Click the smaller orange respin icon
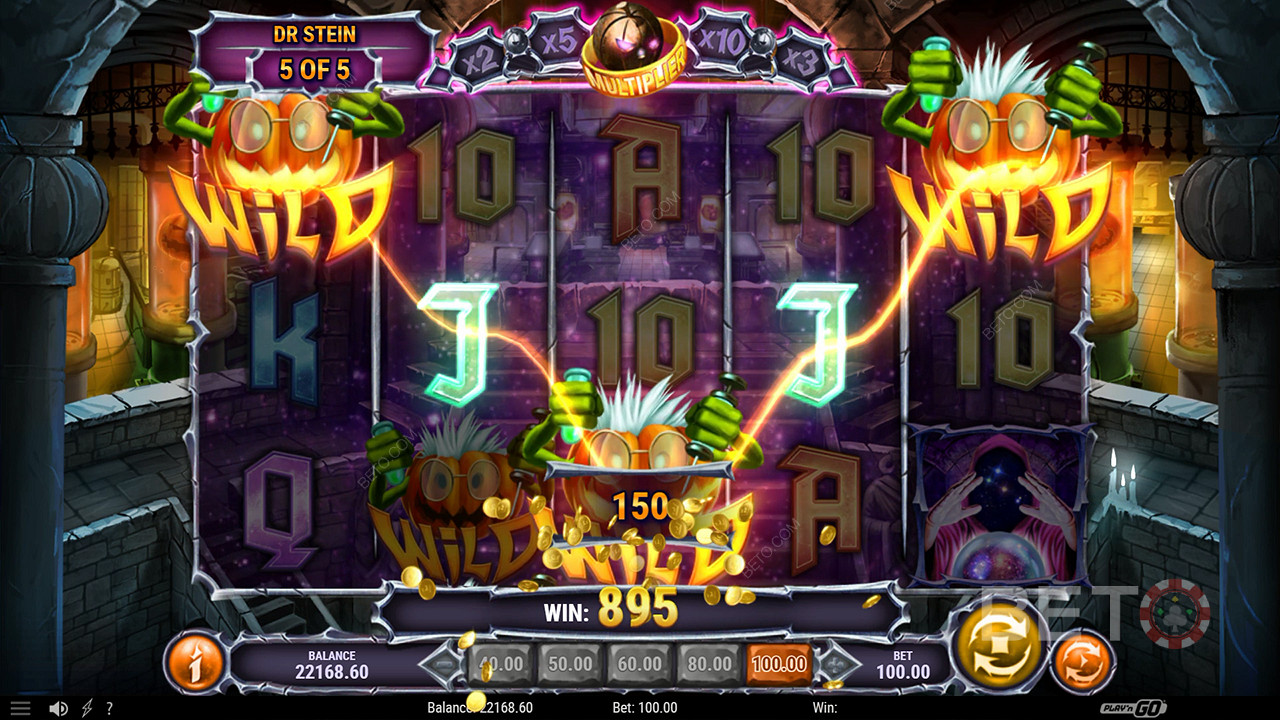Viewport: 1280px width, 720px height. [1081, 660]
